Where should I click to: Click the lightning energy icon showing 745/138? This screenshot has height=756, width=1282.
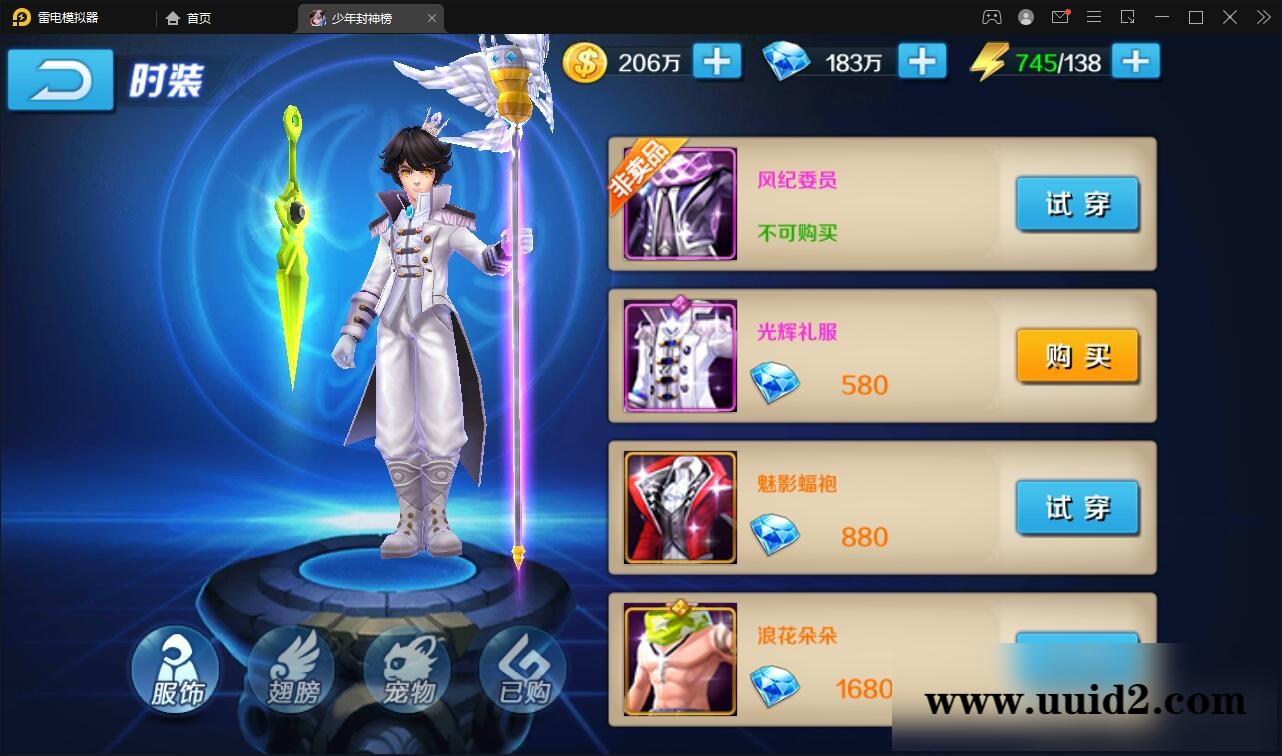[x=990, y=61]
